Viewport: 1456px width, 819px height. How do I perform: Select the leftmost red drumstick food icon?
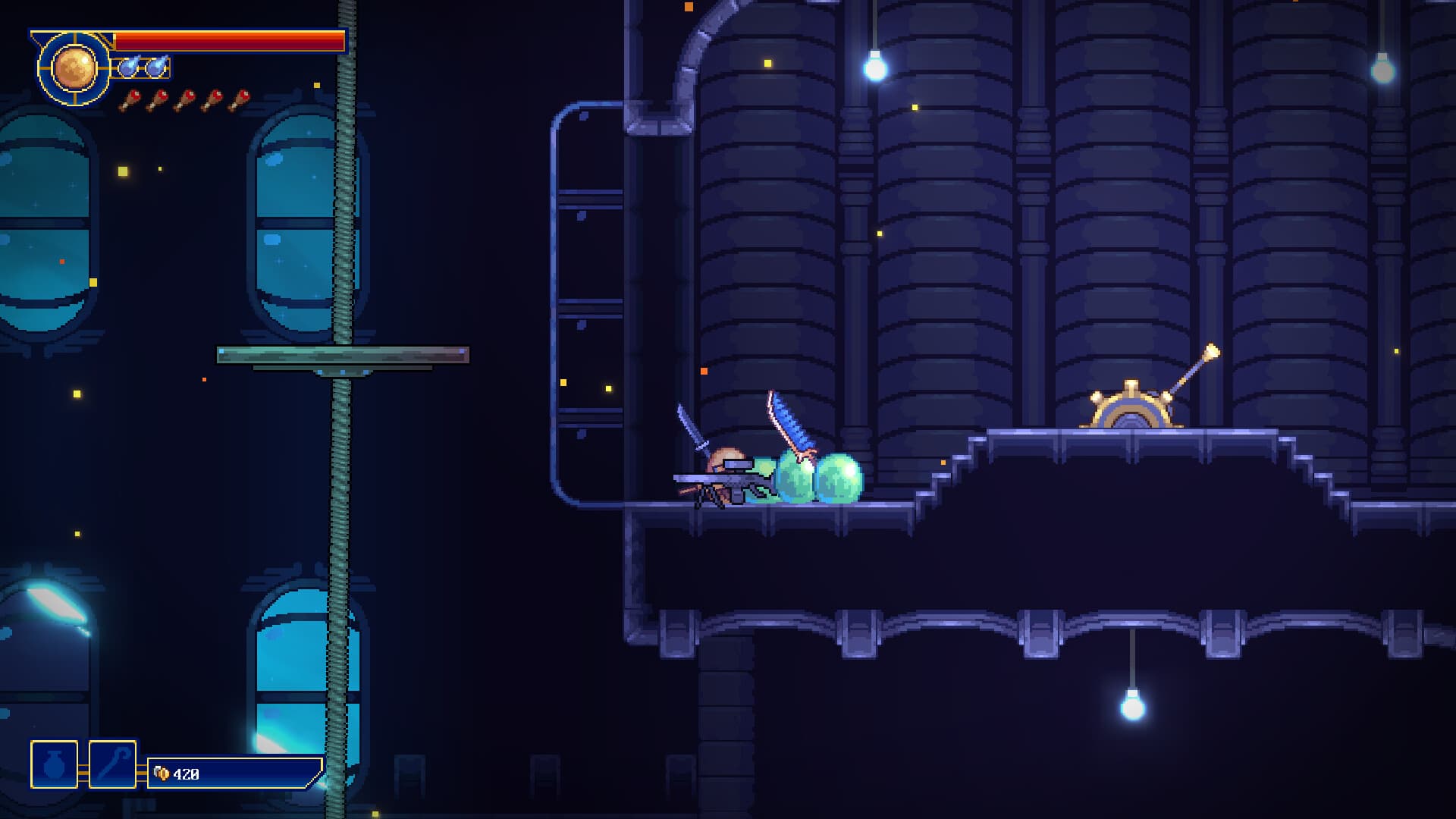click(x=127, y=99)
